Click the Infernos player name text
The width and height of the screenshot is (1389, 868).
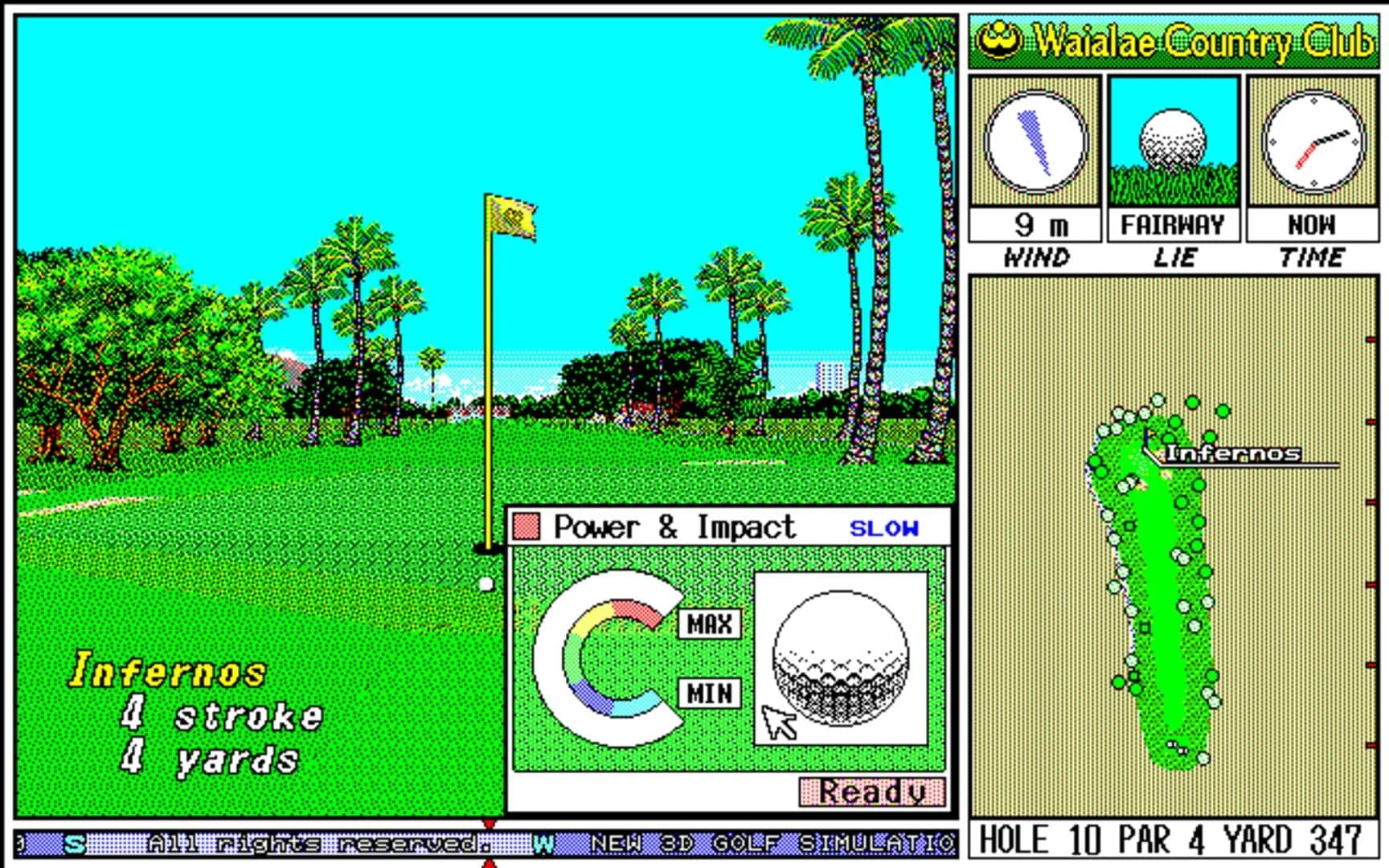click(169, 667)
